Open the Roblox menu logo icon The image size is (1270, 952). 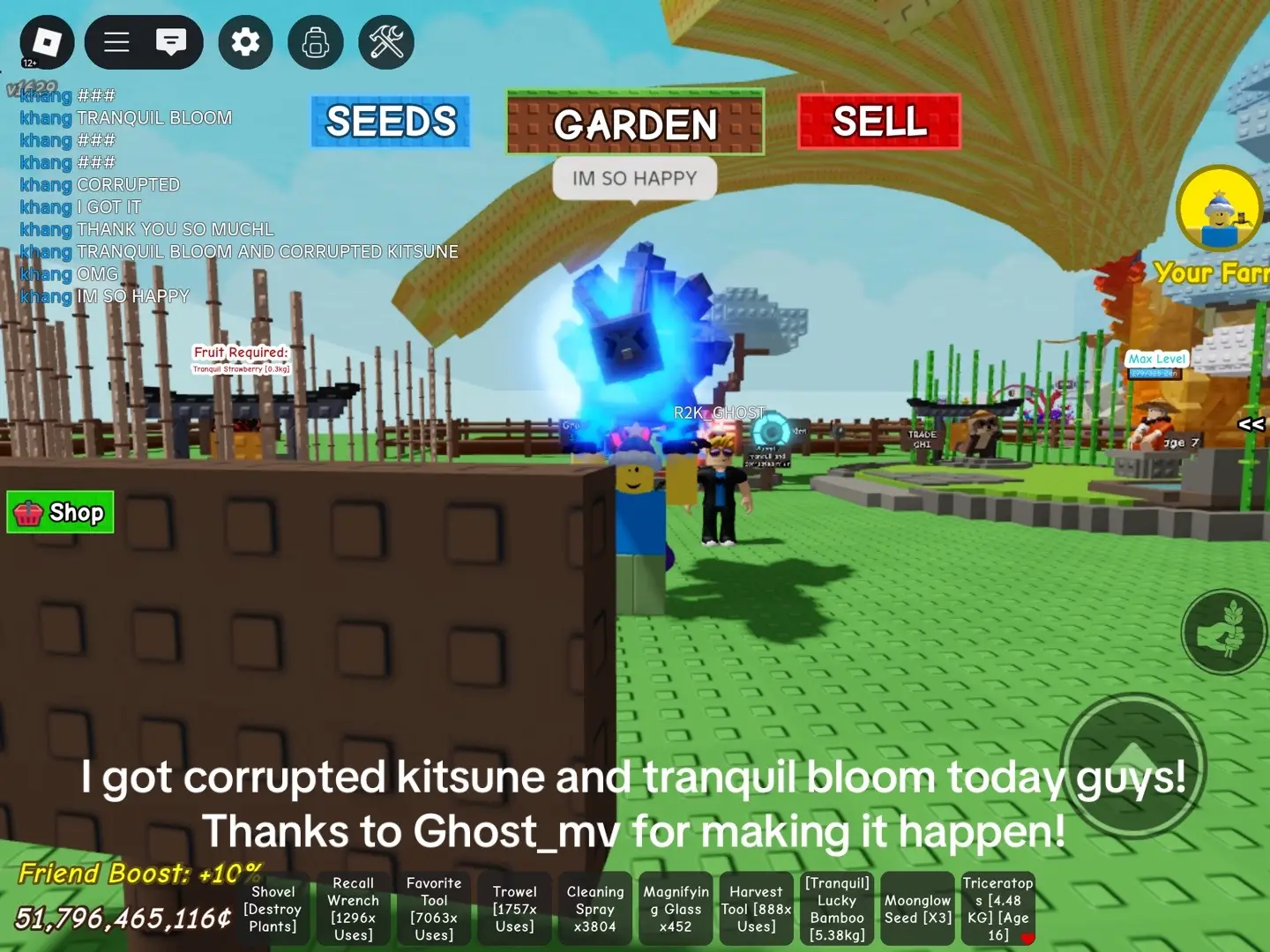[x=45, y=42]
